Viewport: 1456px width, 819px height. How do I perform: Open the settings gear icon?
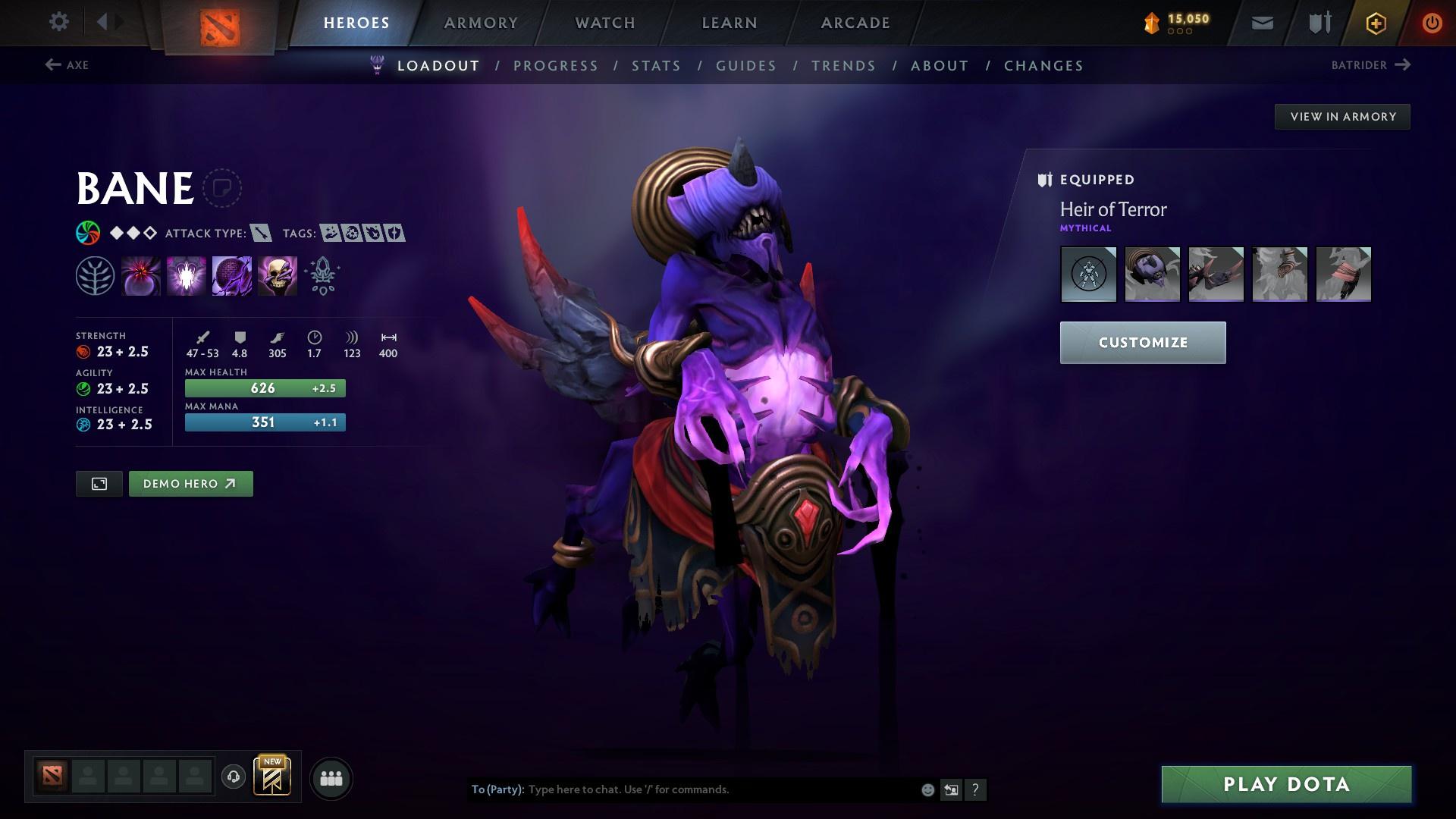pos(59,22)
